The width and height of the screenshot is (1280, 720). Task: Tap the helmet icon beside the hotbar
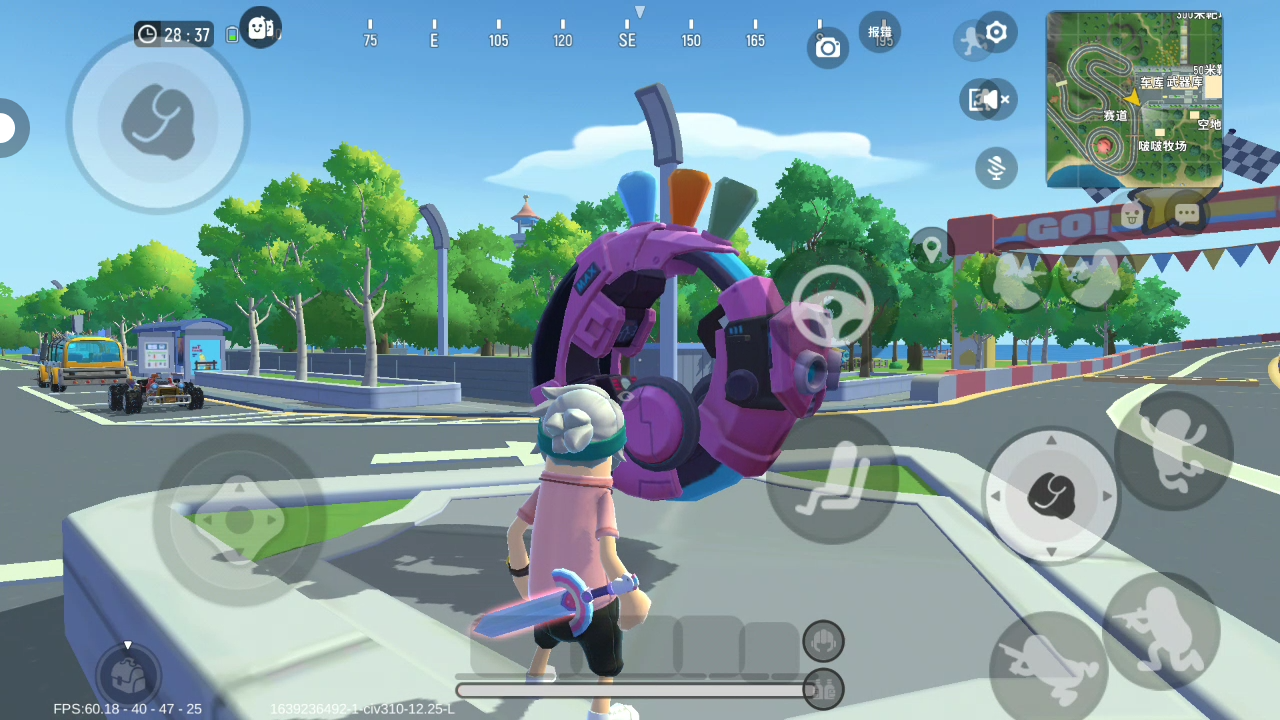[823, 641]
